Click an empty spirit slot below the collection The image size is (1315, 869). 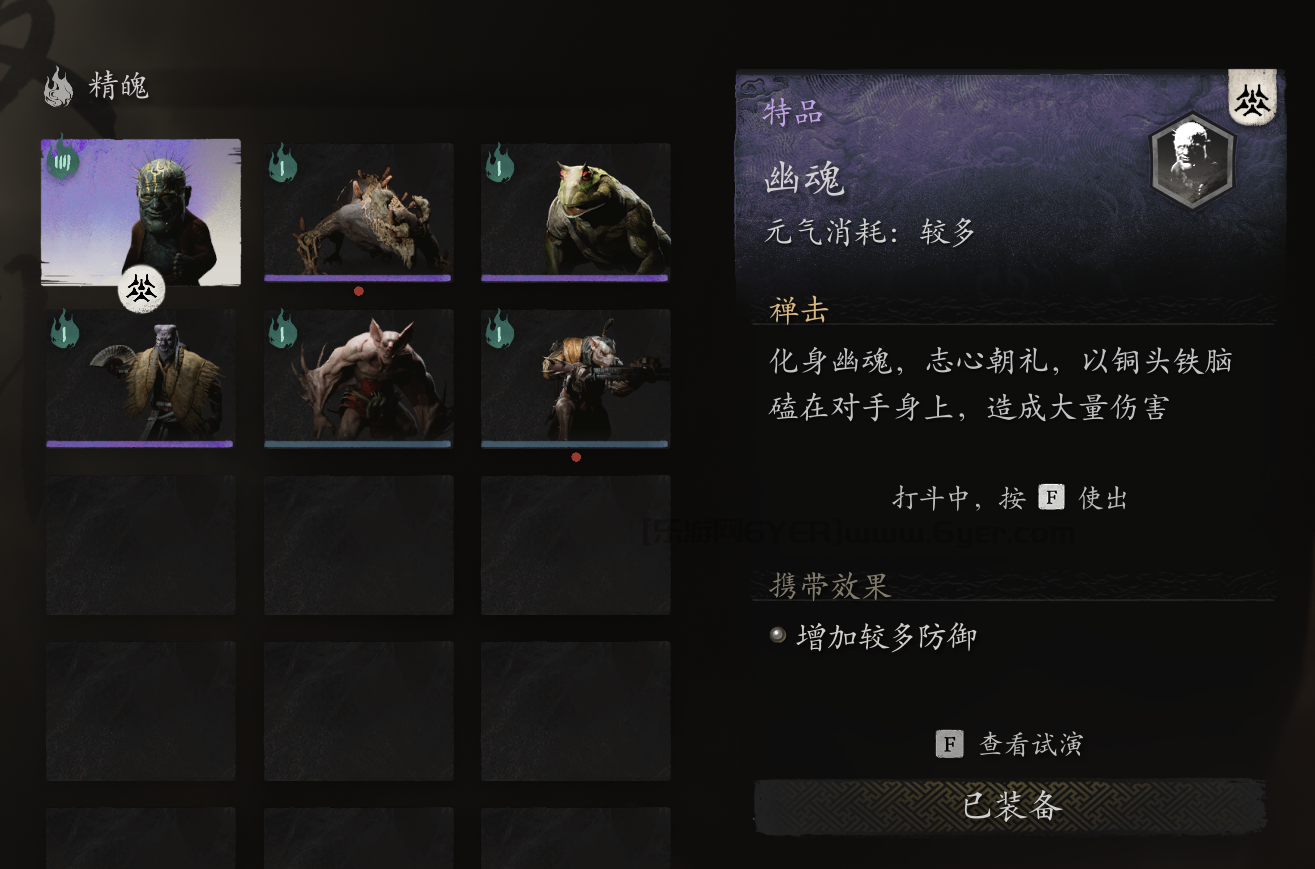[x=141, y=544]
